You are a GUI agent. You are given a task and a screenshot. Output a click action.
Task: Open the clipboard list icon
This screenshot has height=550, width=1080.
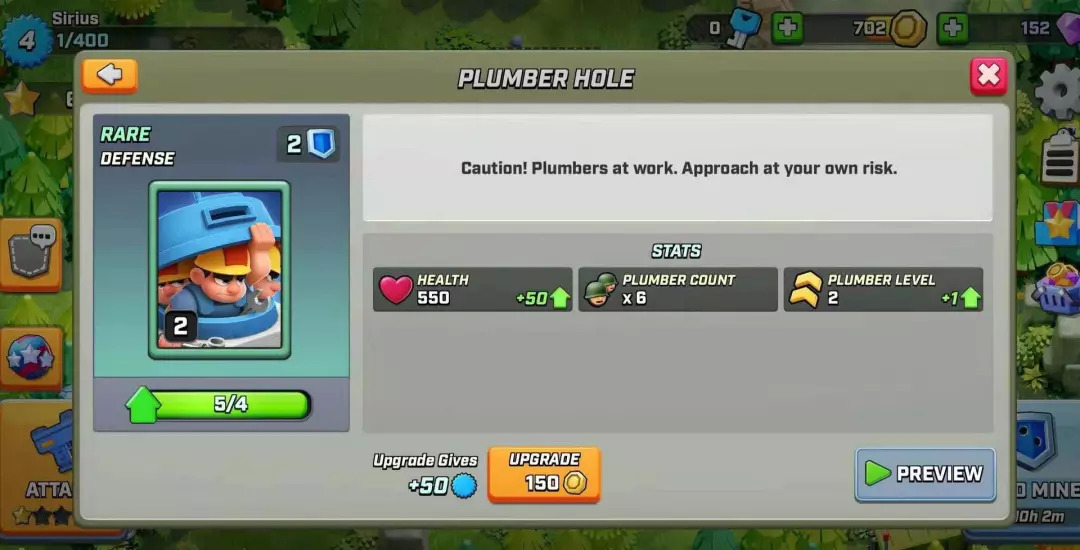tap(1059, 158)
